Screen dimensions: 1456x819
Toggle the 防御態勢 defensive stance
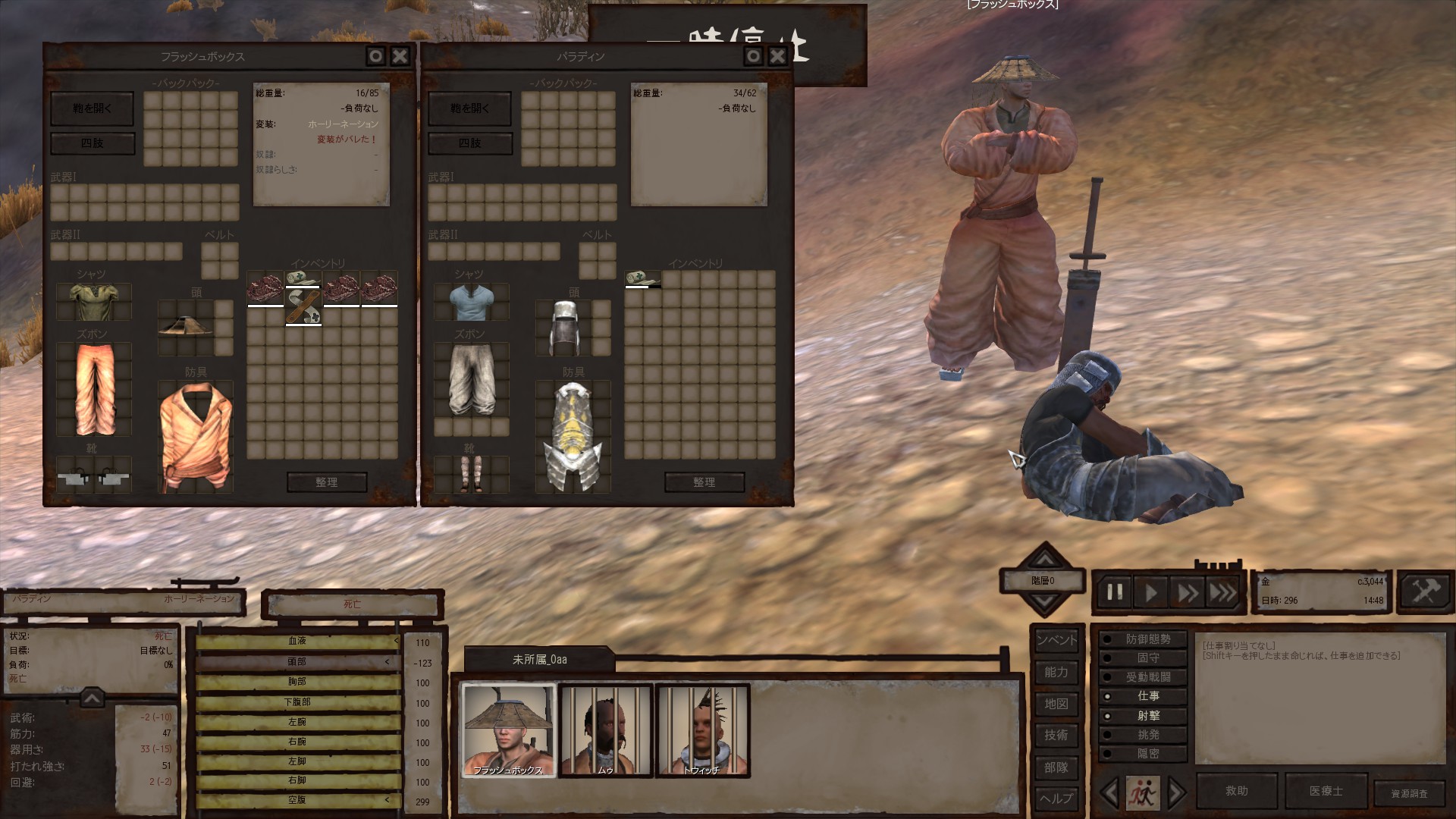coord(1147,639)
